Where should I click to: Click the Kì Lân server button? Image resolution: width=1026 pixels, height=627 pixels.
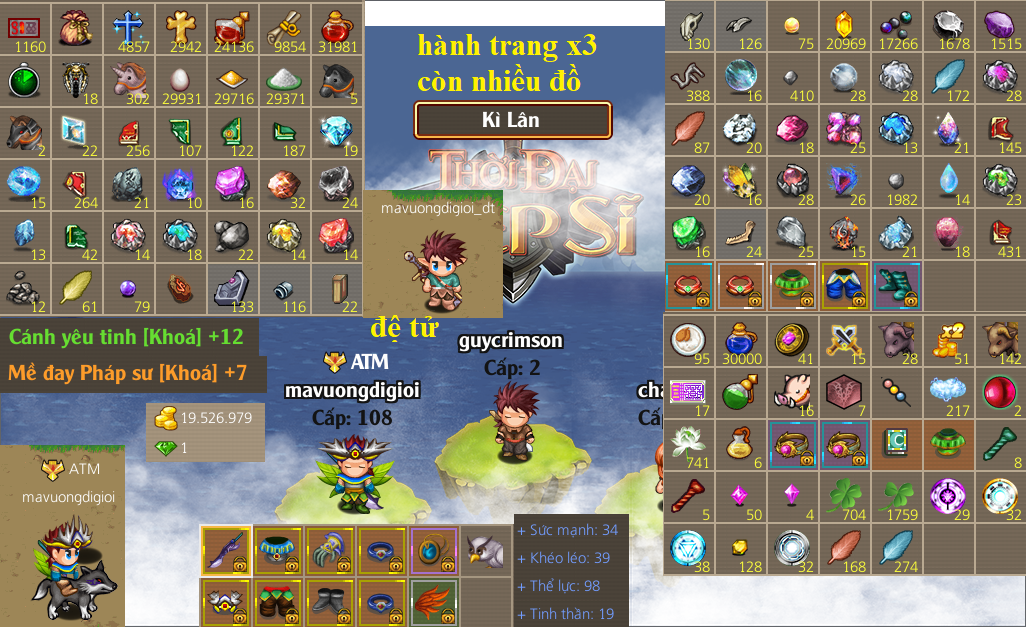[x=512, y=120]
